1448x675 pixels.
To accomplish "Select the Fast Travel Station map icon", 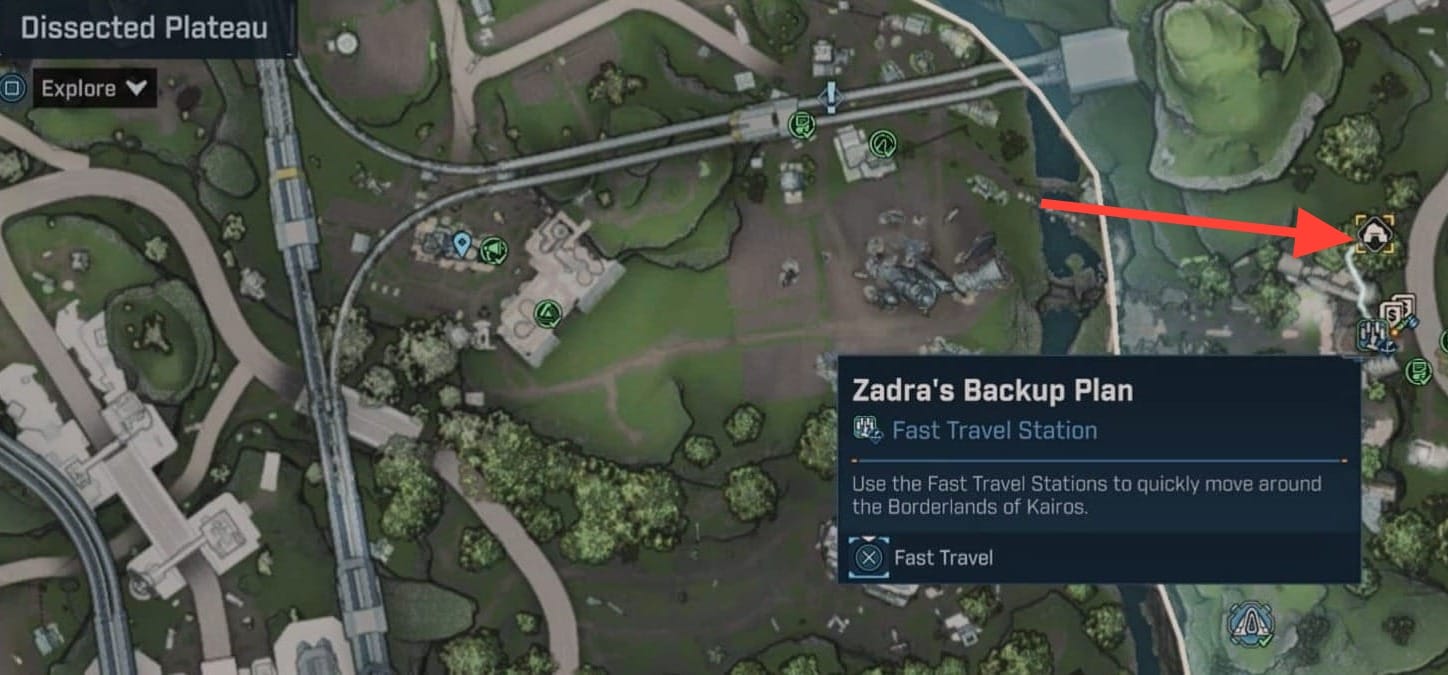I will tap(1371, 333).
